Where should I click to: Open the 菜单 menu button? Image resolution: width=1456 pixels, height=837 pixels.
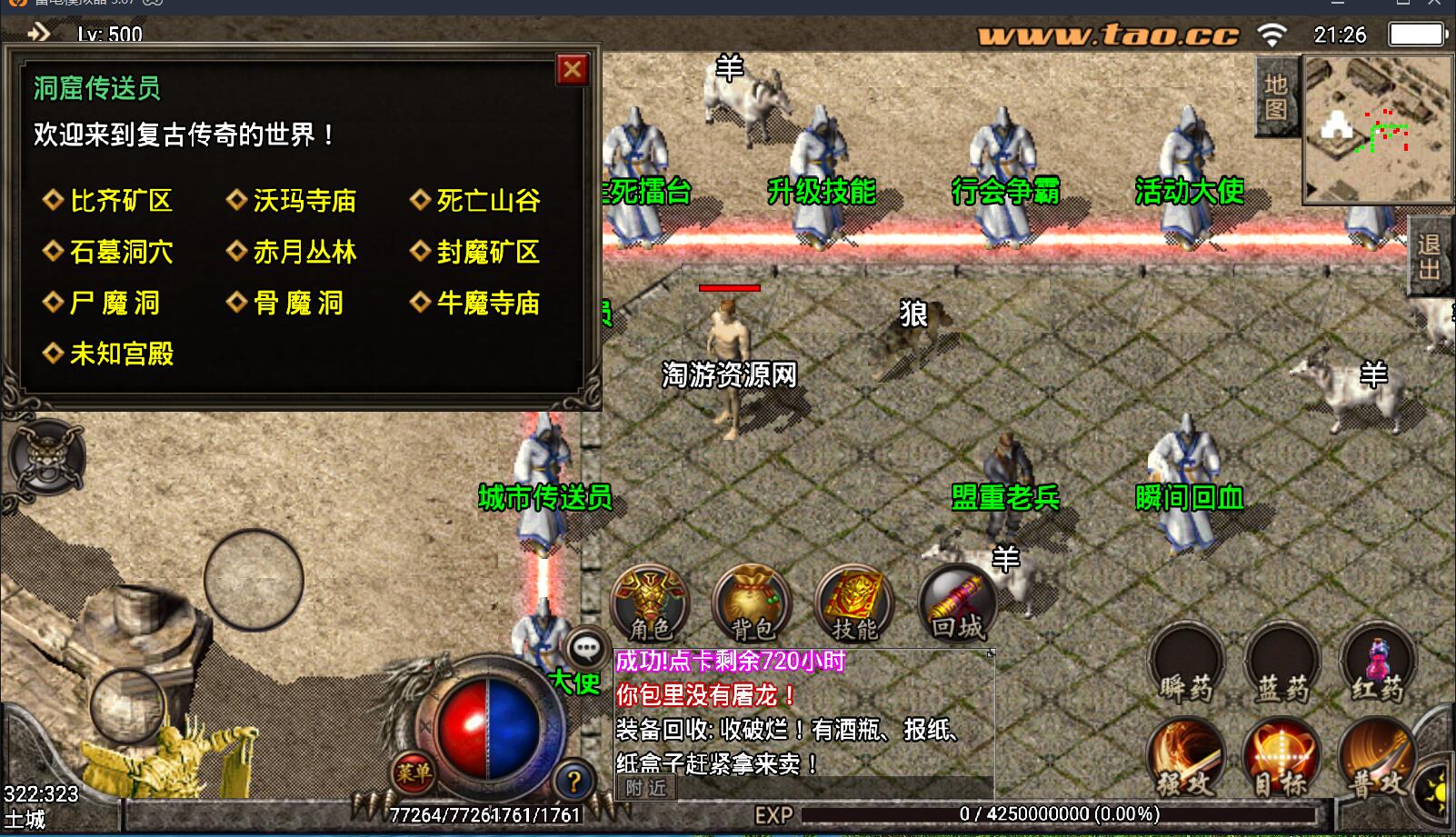click(x=414, y=773)
